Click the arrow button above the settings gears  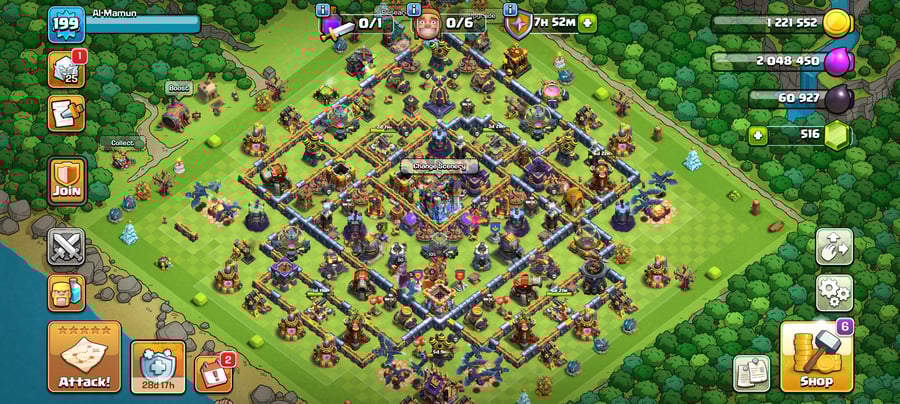pyautogui.click(x=834, y=246)
